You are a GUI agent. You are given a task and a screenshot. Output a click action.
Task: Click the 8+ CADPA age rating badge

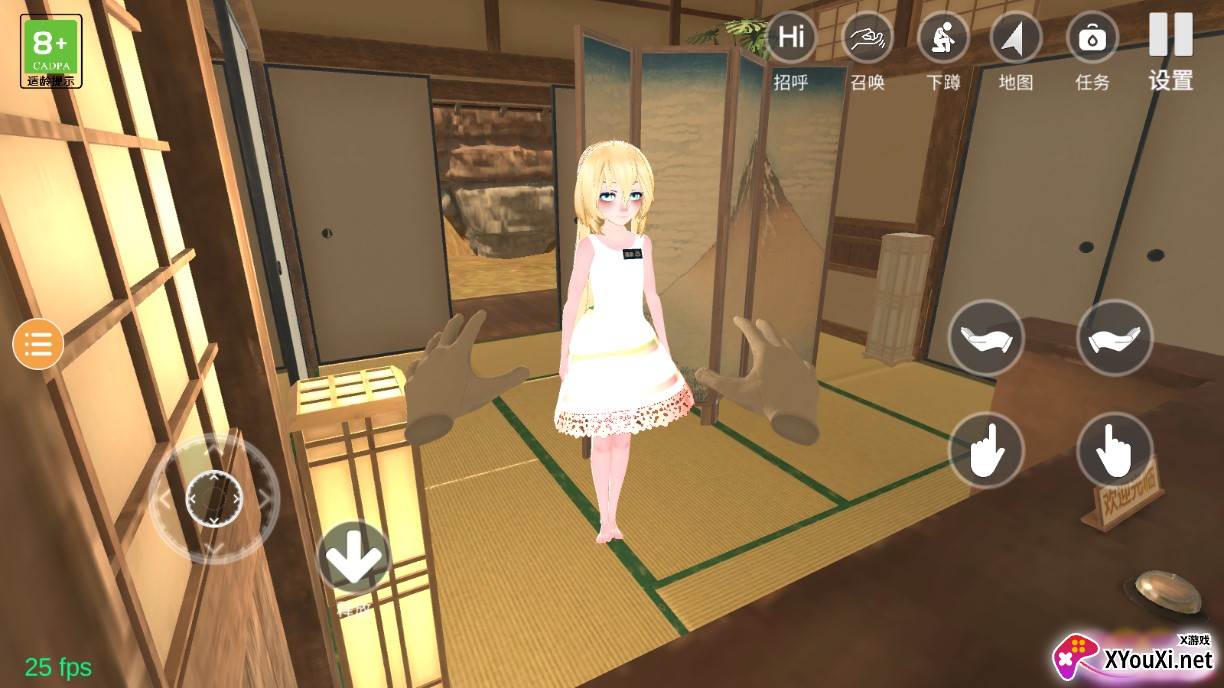pos(51,50)
